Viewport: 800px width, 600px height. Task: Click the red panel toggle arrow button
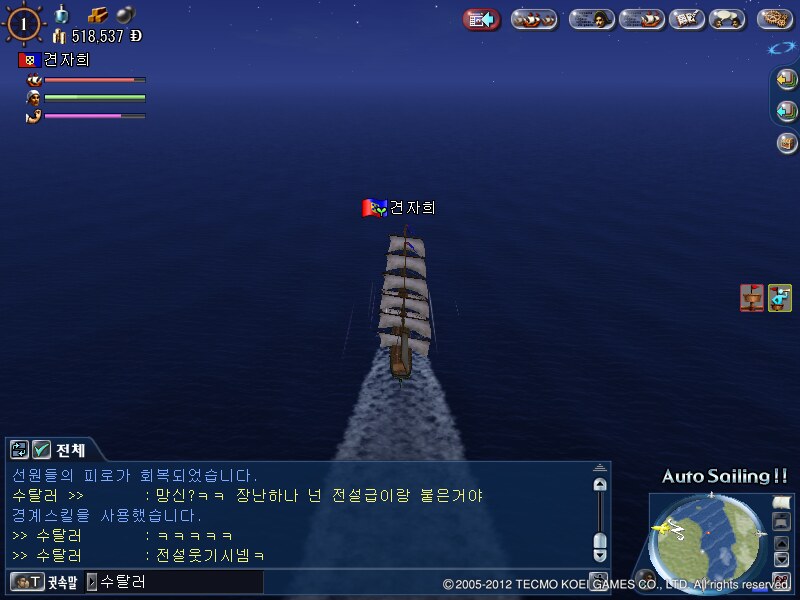click(x=482, y=19)
